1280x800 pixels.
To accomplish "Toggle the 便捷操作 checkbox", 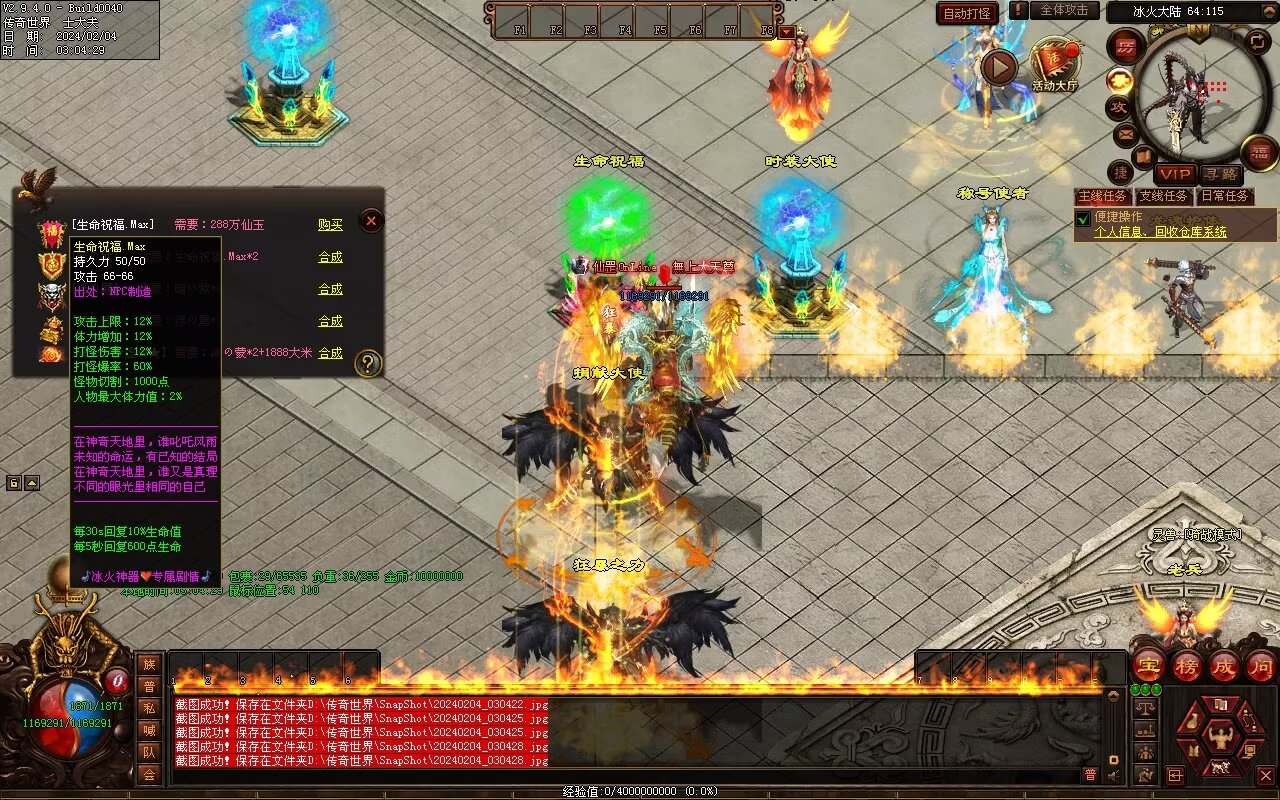I will (1082, 219).
